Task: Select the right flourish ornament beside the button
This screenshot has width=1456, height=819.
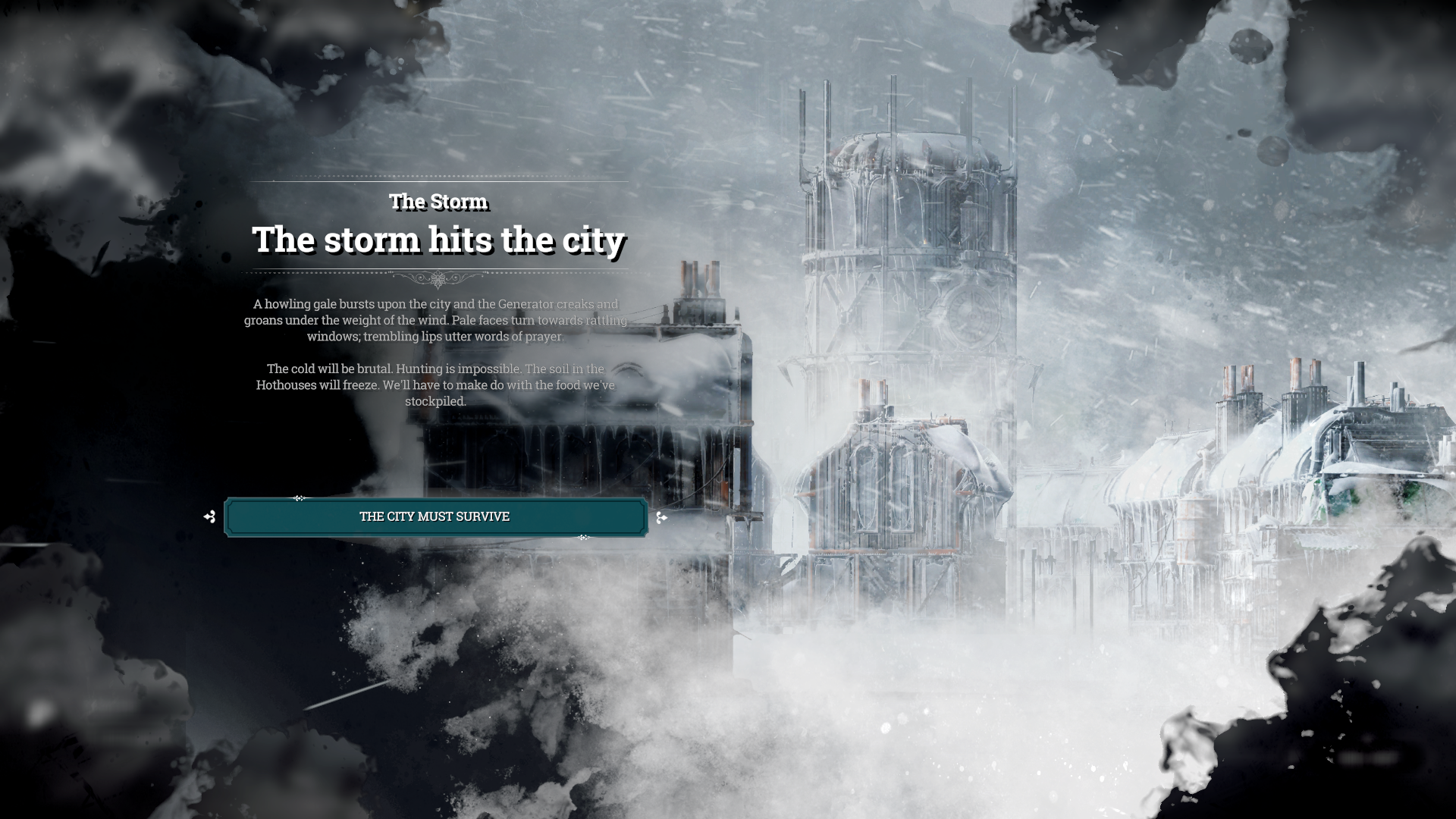Action: (664, 517)
